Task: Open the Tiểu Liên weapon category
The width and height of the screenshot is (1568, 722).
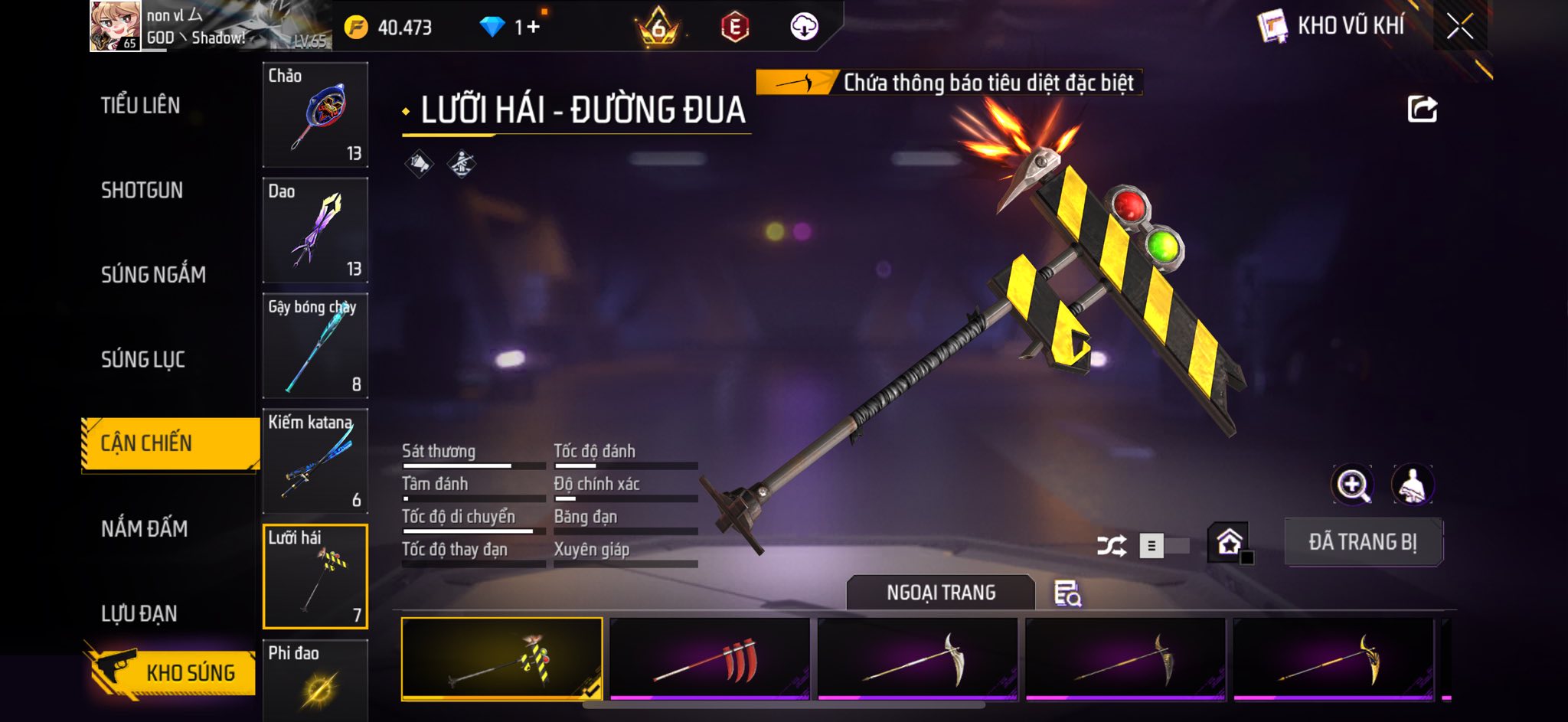Action: (x=141, y=106)
